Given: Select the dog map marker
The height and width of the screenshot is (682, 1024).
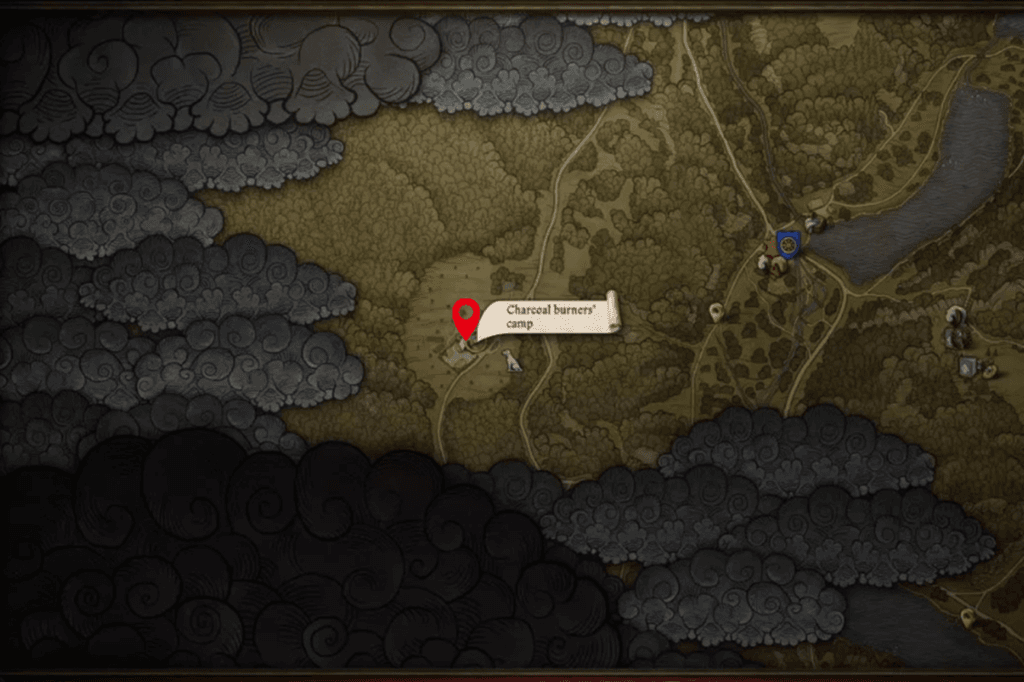Looking at the screenshot, I should [513, 361].
